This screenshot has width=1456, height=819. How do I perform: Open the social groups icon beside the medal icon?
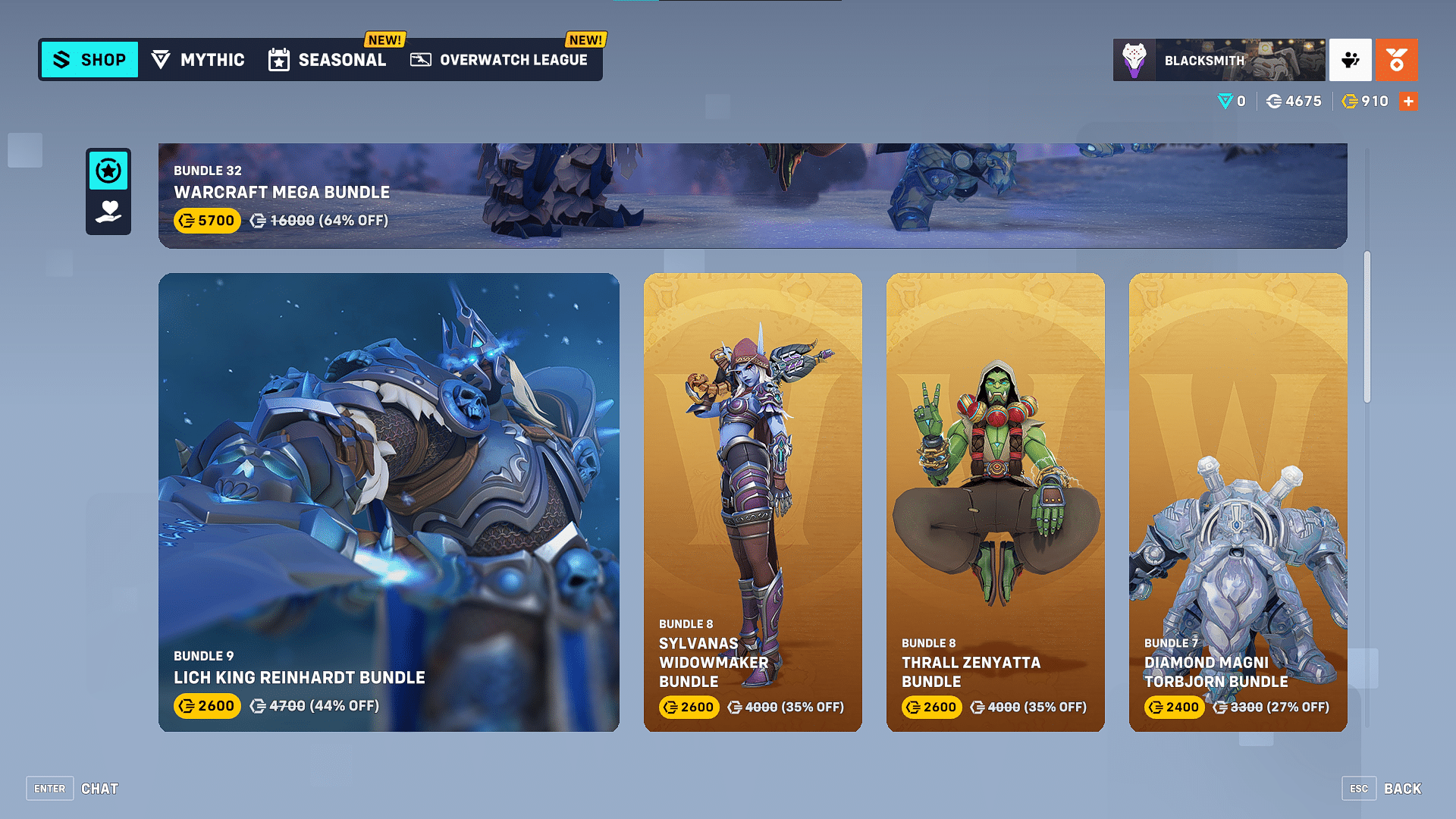(x=1349, y=60)
